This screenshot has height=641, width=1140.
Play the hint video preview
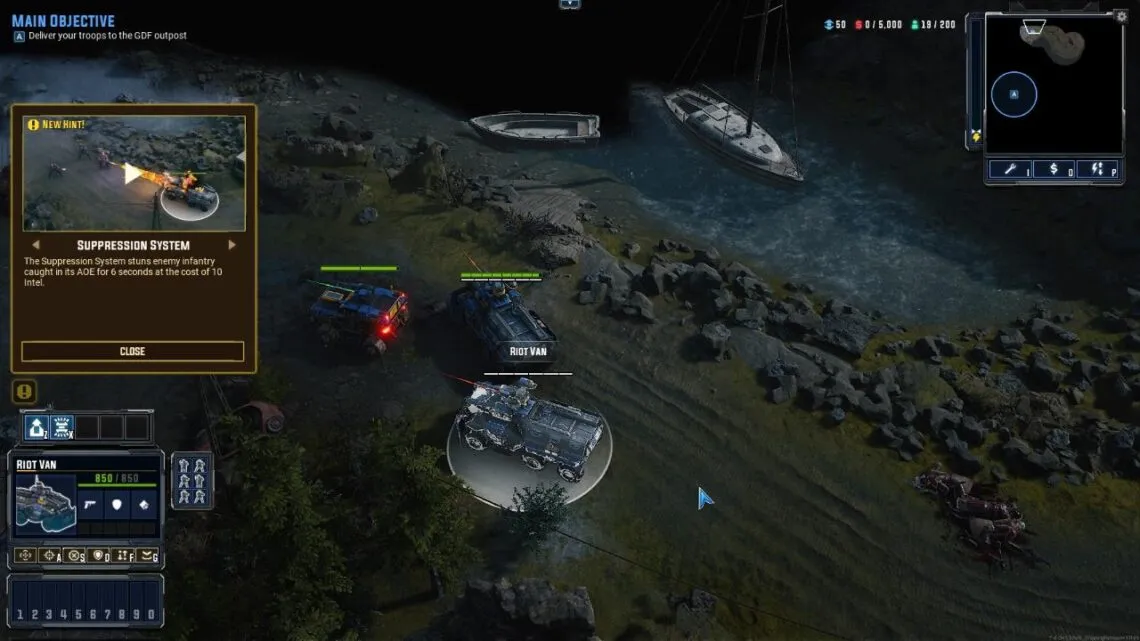point(133,174)
